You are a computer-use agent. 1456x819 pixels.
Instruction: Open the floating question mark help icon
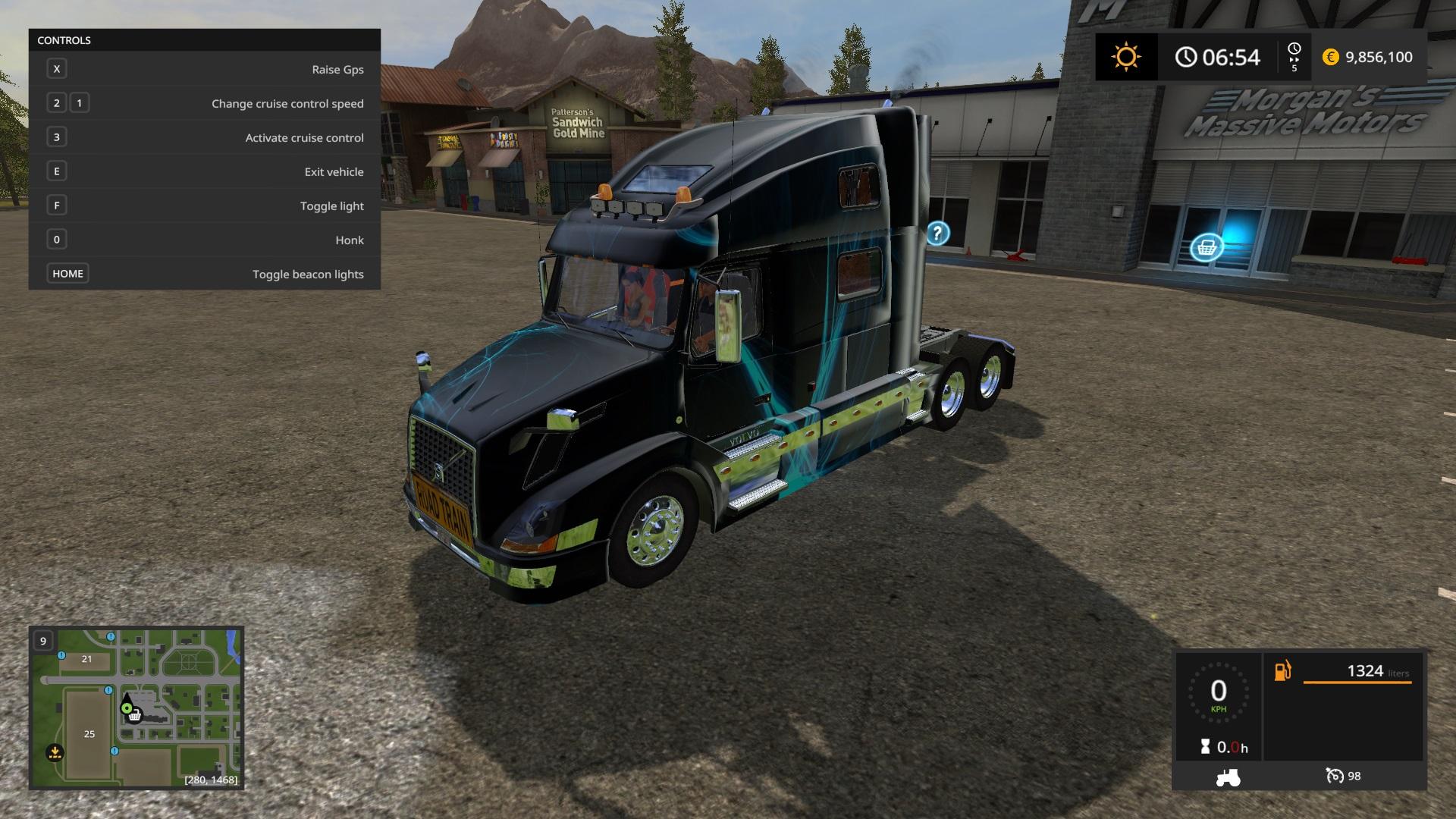[937, 234]
